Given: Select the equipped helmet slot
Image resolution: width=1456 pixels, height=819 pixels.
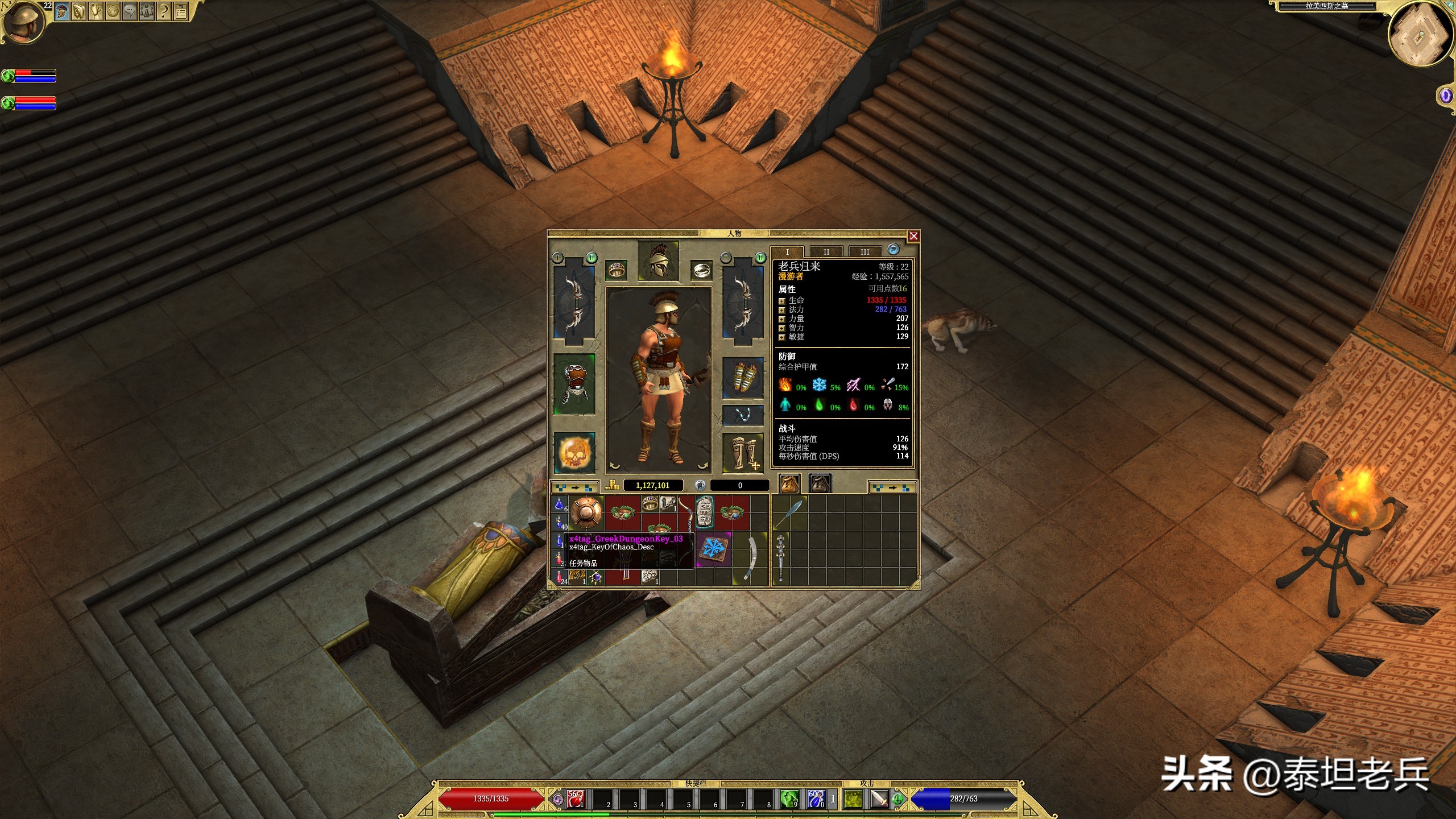Looking at the screenshot, I should tap(658, 261).
